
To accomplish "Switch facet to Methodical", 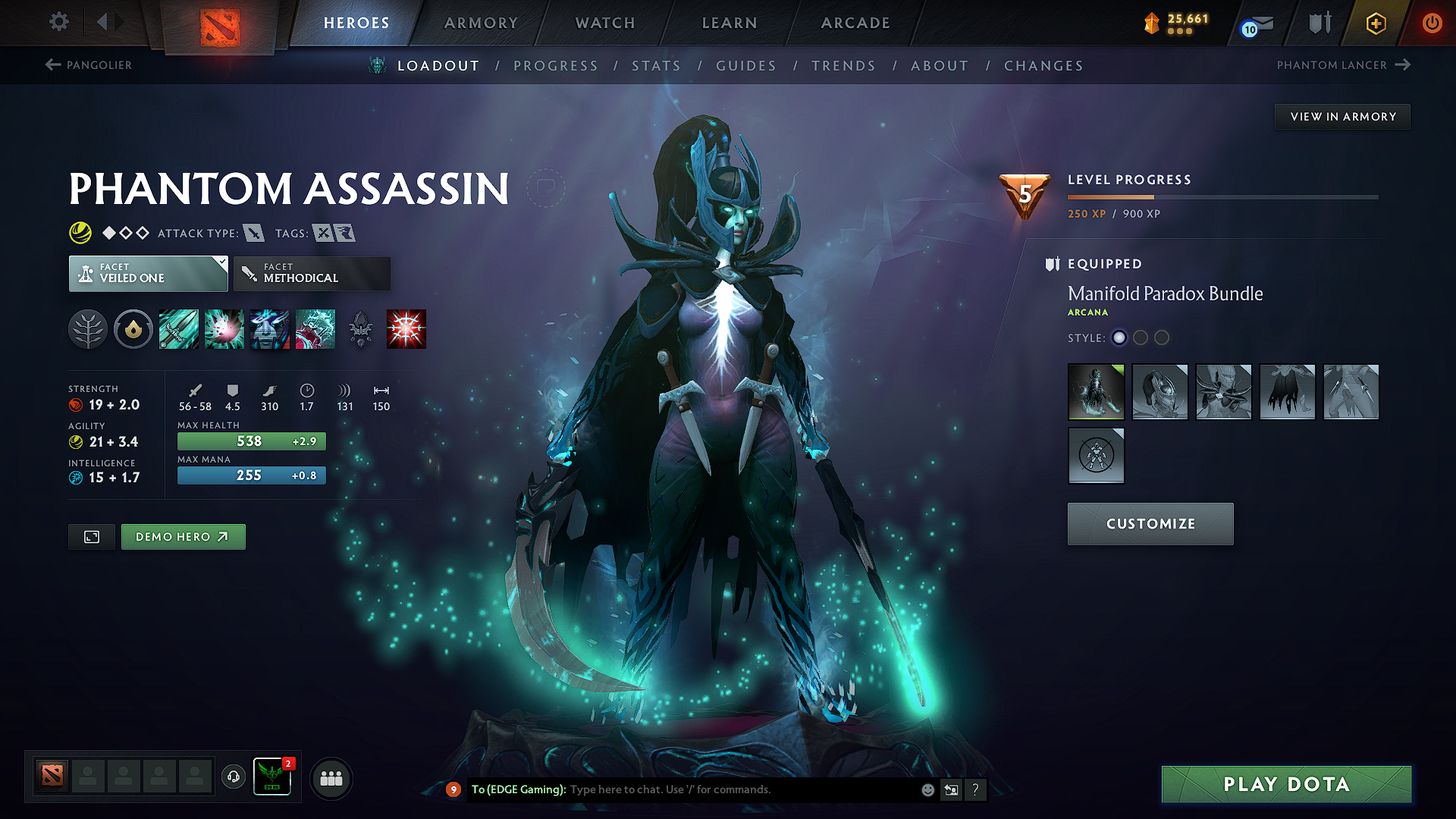I will [x=311, y=273].
